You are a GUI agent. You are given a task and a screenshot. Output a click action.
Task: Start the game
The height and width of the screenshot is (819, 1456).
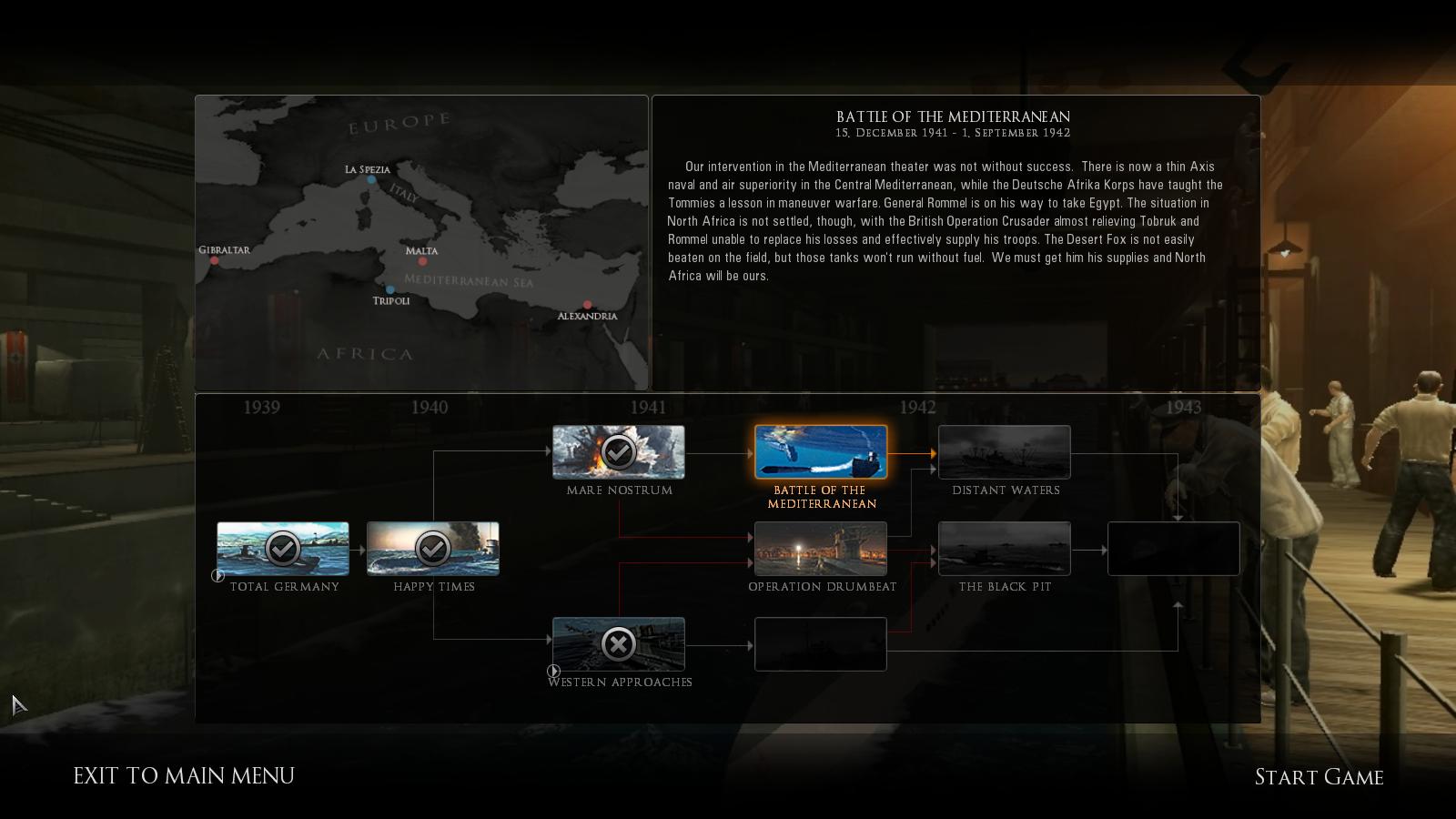tap(1319, 777)
